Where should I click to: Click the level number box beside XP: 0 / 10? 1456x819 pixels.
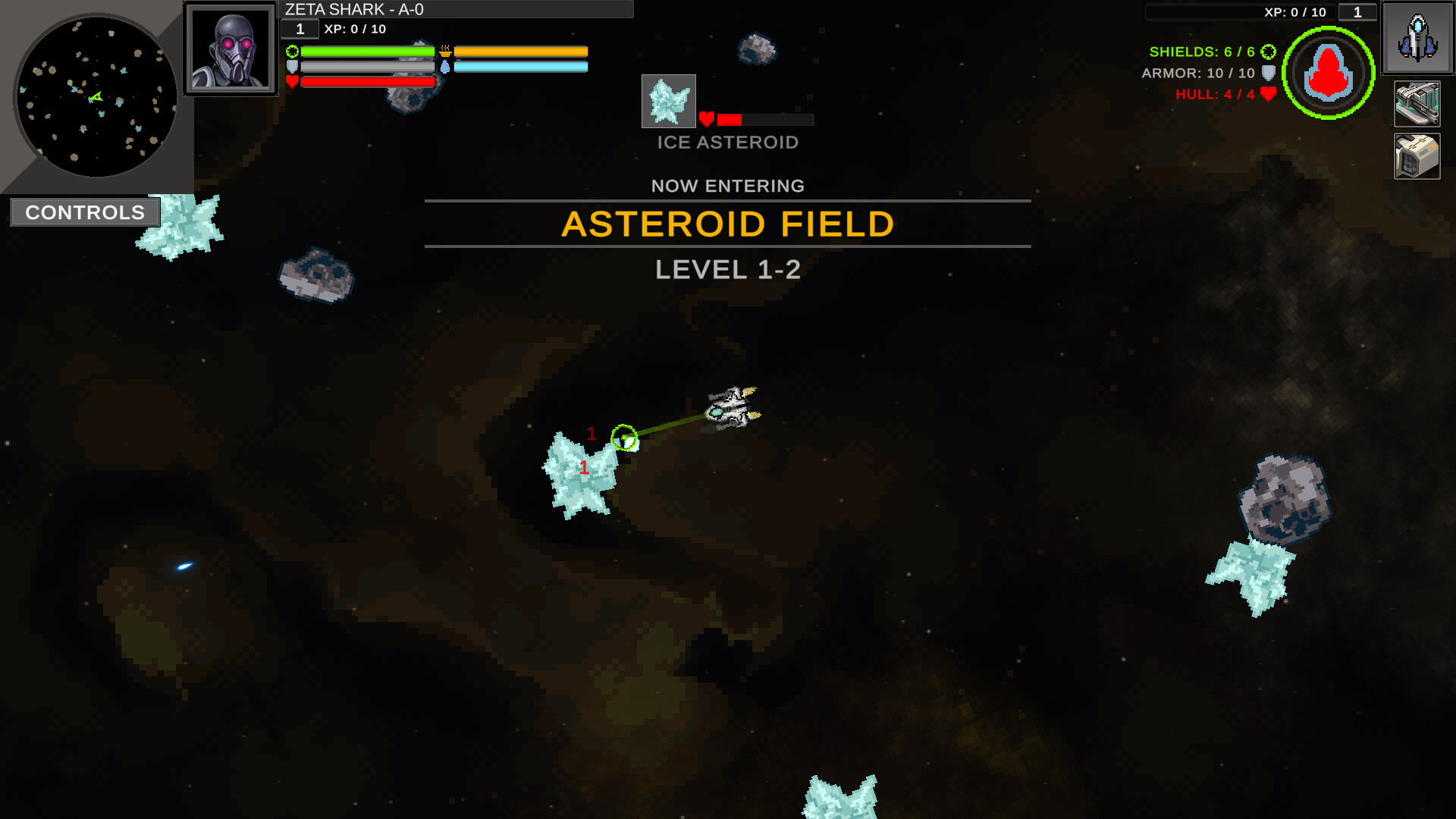click(x=1357, y=12)
